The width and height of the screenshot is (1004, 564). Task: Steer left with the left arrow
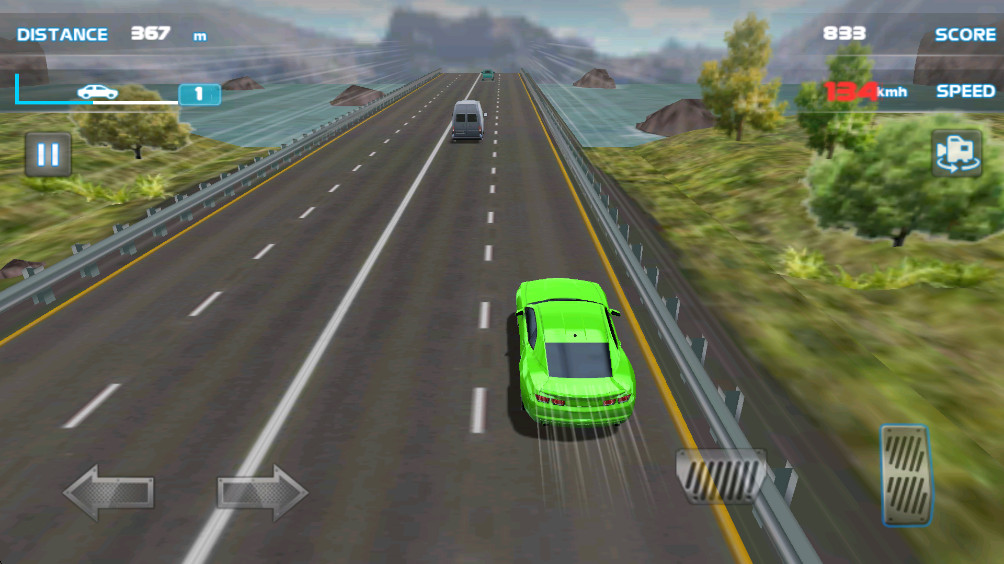coord(108,492)
